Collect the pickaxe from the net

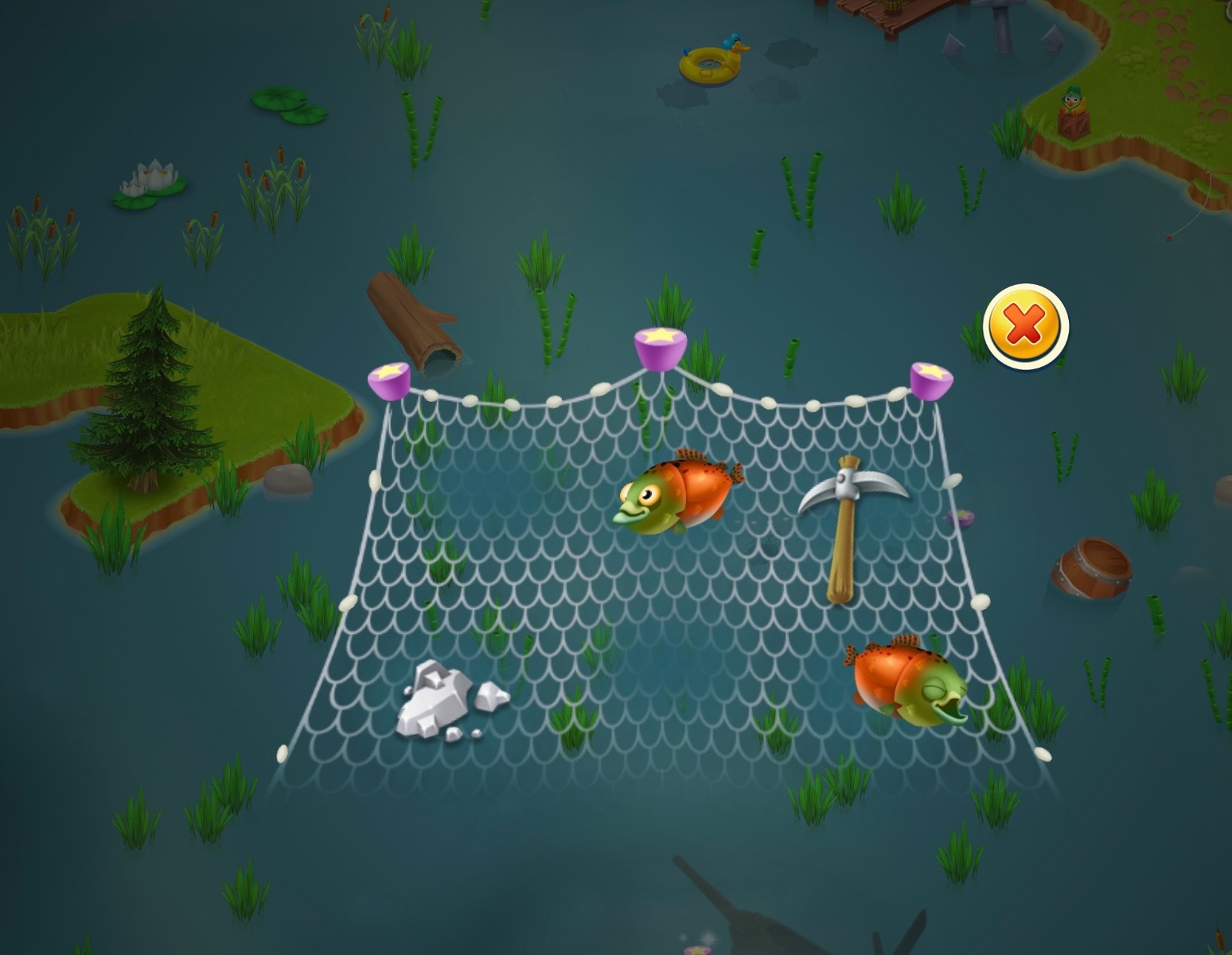click(848, 525)
